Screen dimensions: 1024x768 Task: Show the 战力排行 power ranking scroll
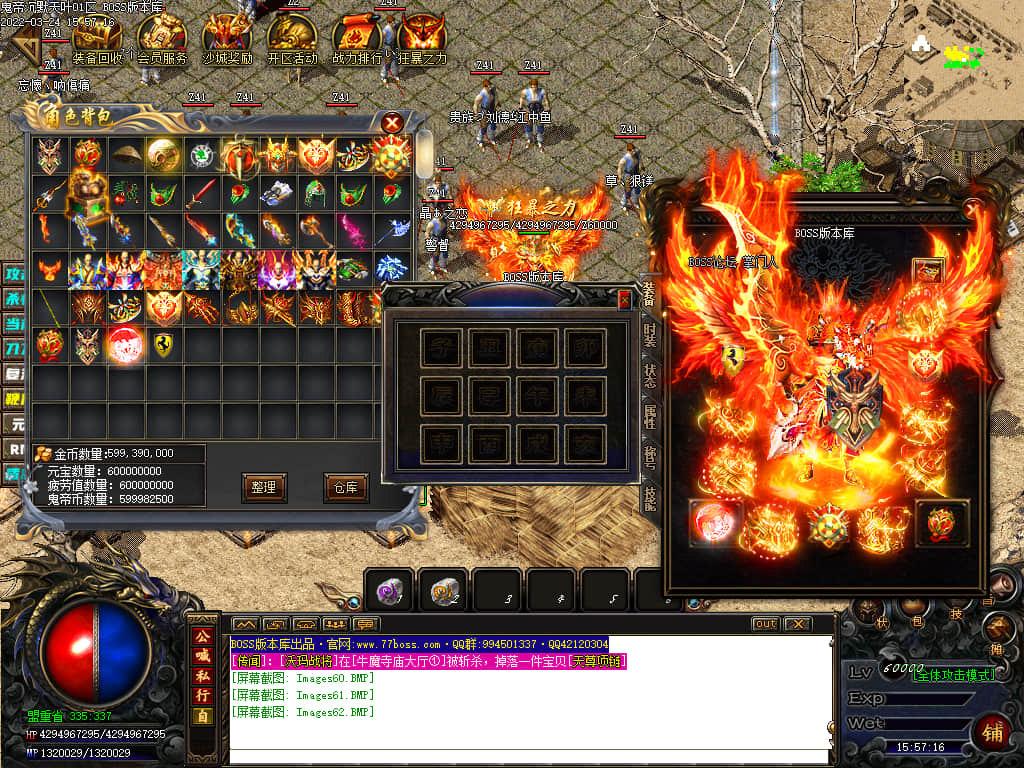tap(357, 41)
